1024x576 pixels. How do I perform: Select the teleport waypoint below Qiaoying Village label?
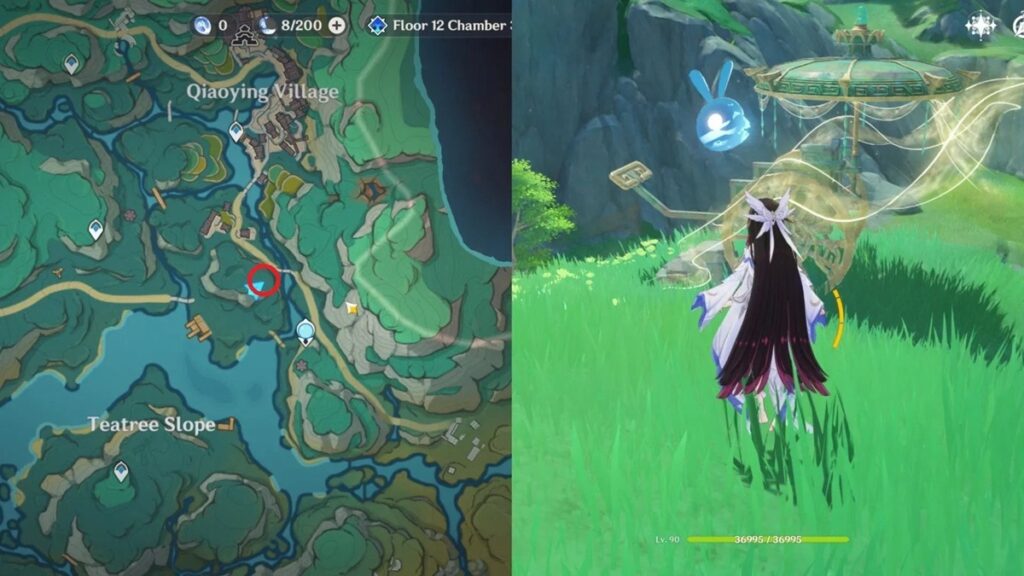point(236,131)
